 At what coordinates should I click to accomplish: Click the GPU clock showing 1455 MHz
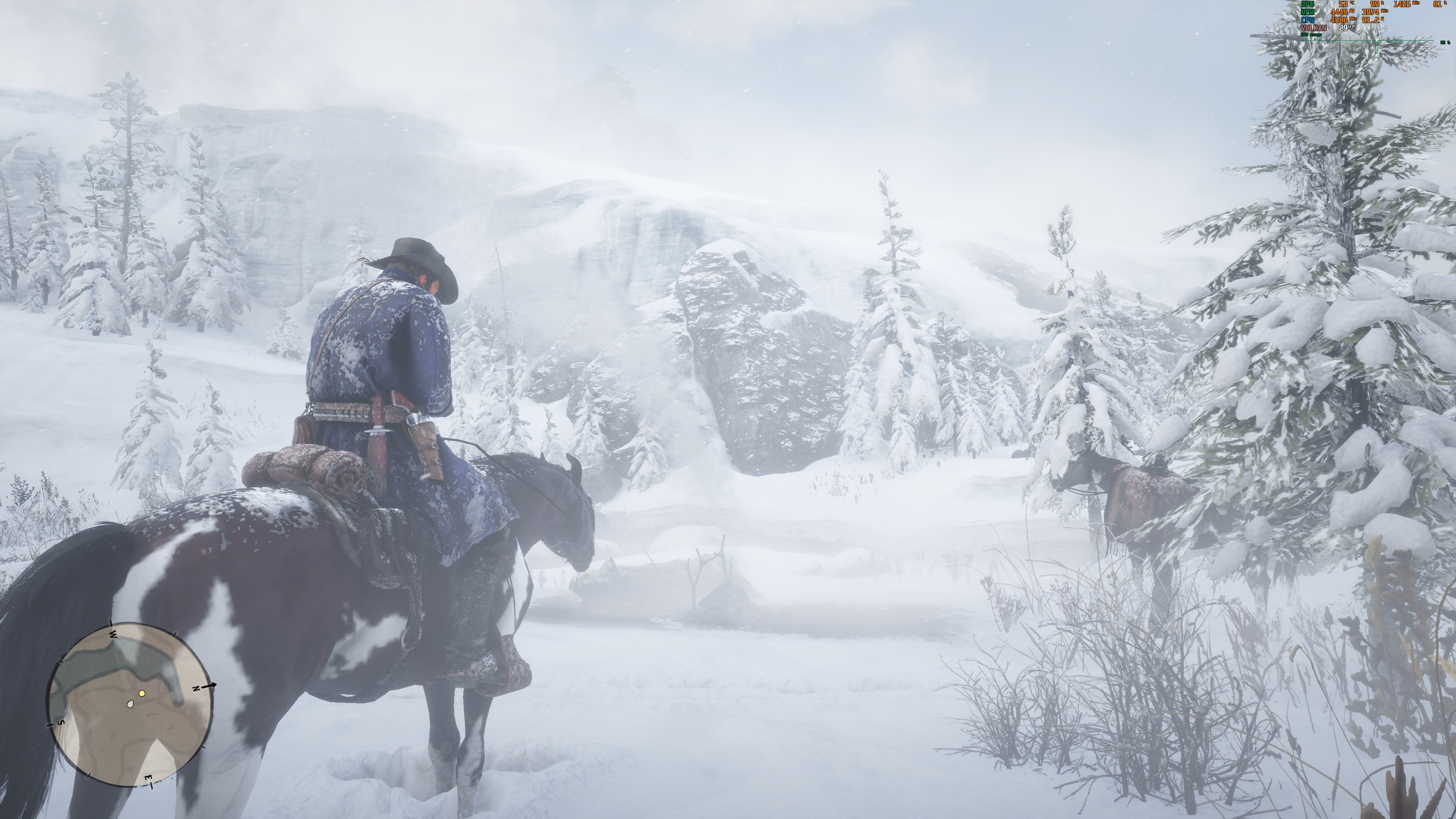click(x=1402, y=4)
